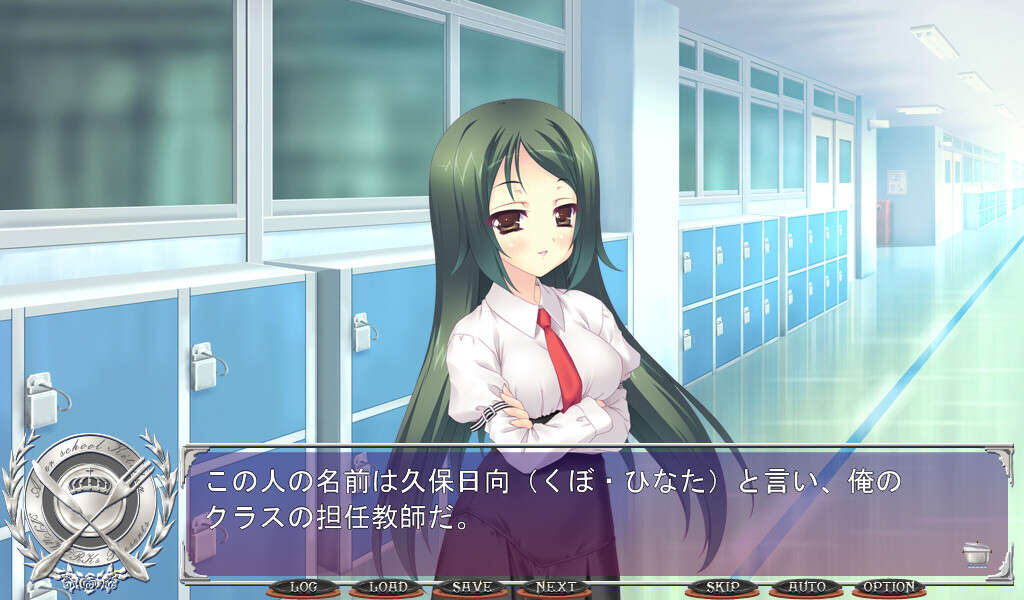Save the game with SAVE button
Viewport: 1024px width, 600px height.
tap(472, 587)
